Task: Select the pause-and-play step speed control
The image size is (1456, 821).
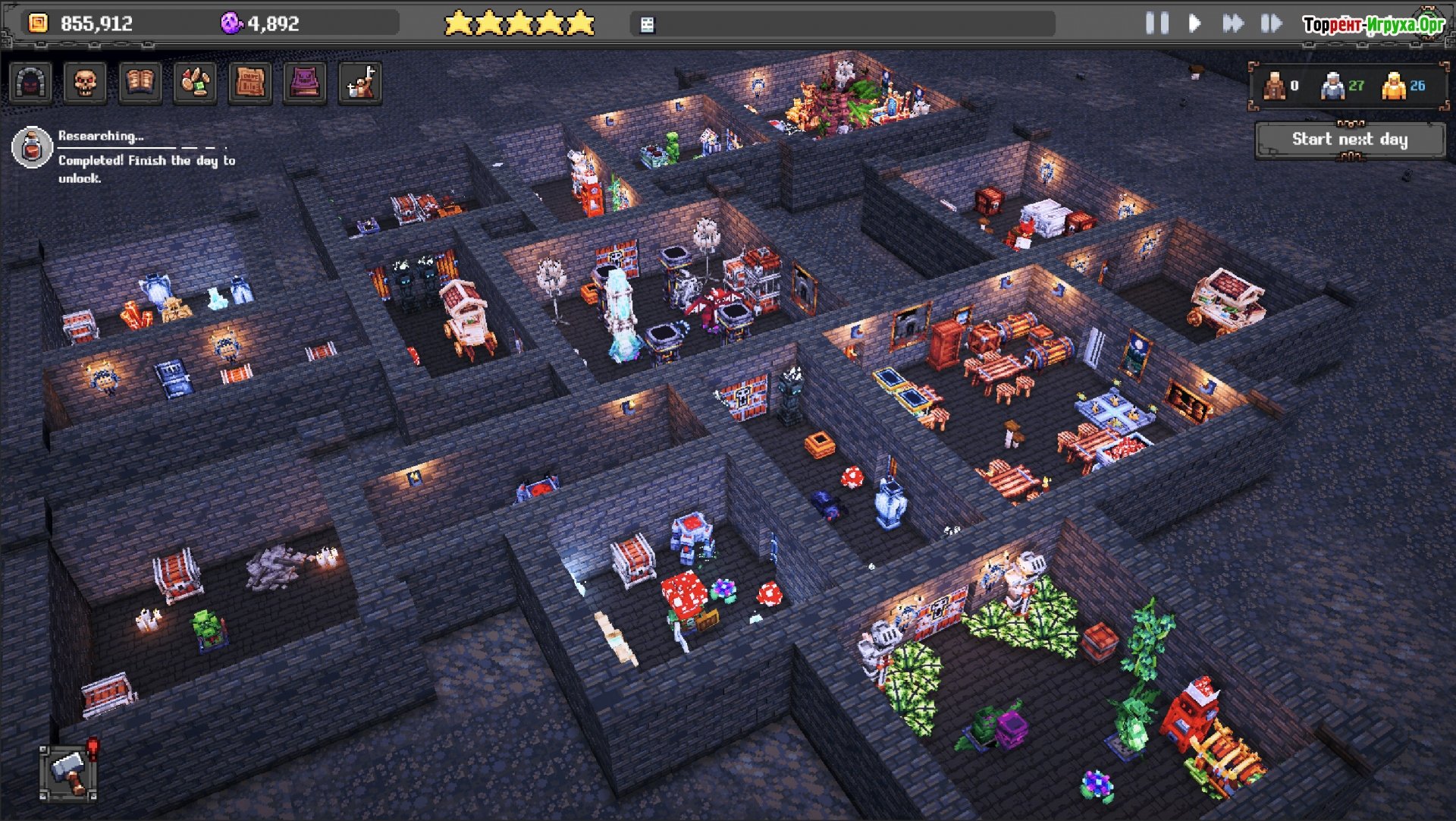Action: 1271,24
